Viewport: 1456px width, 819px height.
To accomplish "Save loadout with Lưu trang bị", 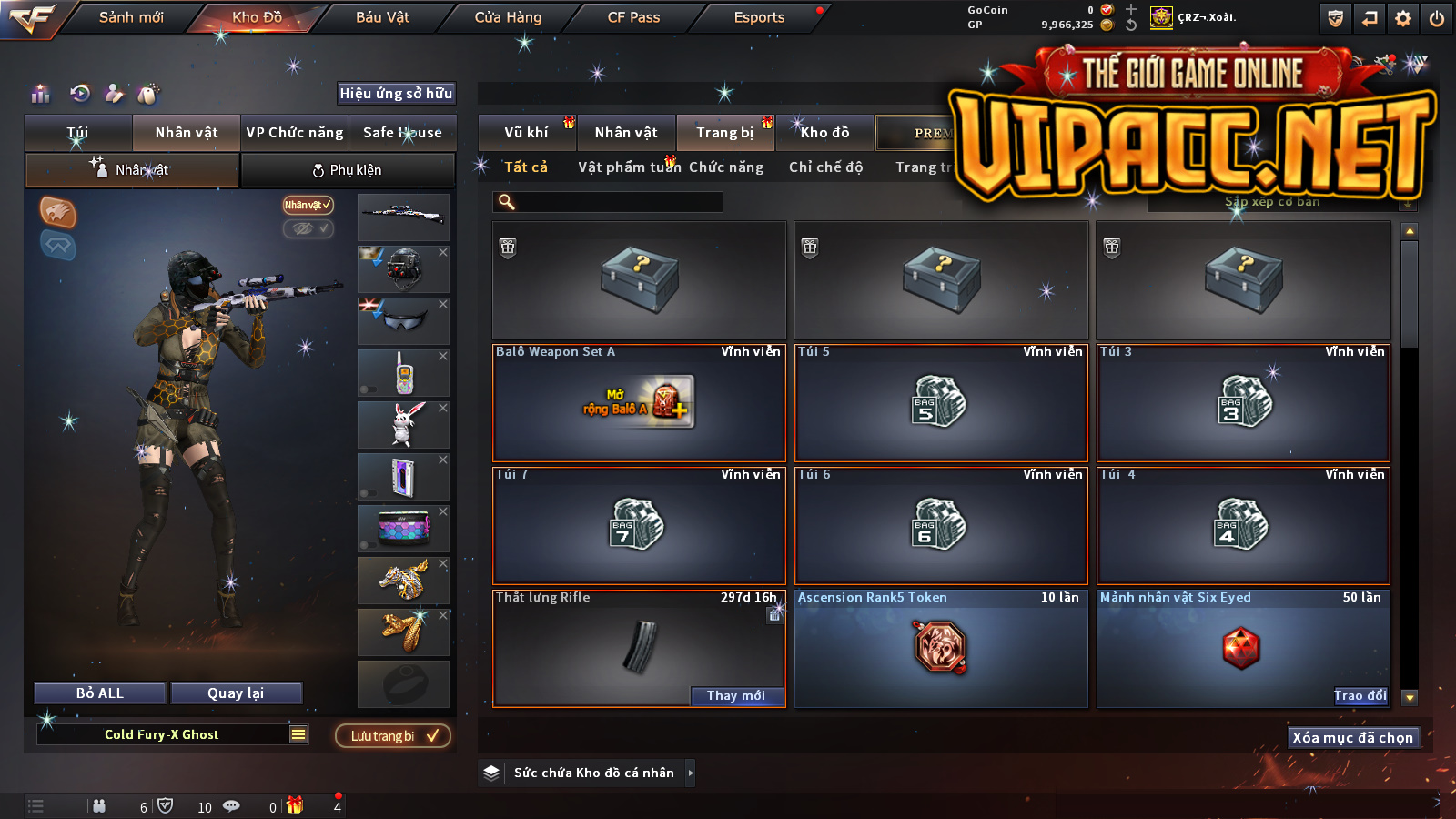I will (x=393, y=735).
